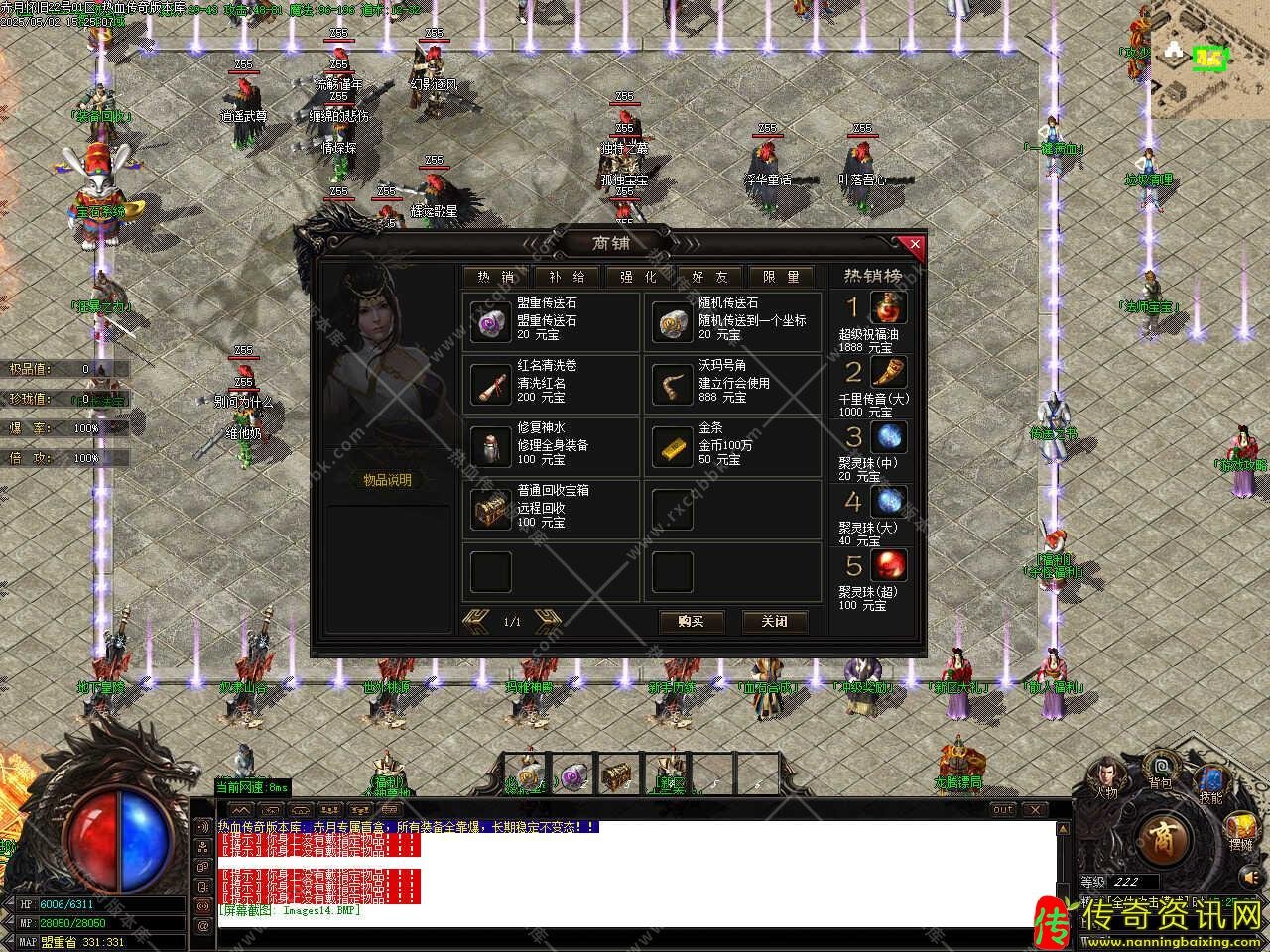The width and height of the screenshot is (1270, 952).
Task: Click the 购买 buy button
Action: click(692, 621)
